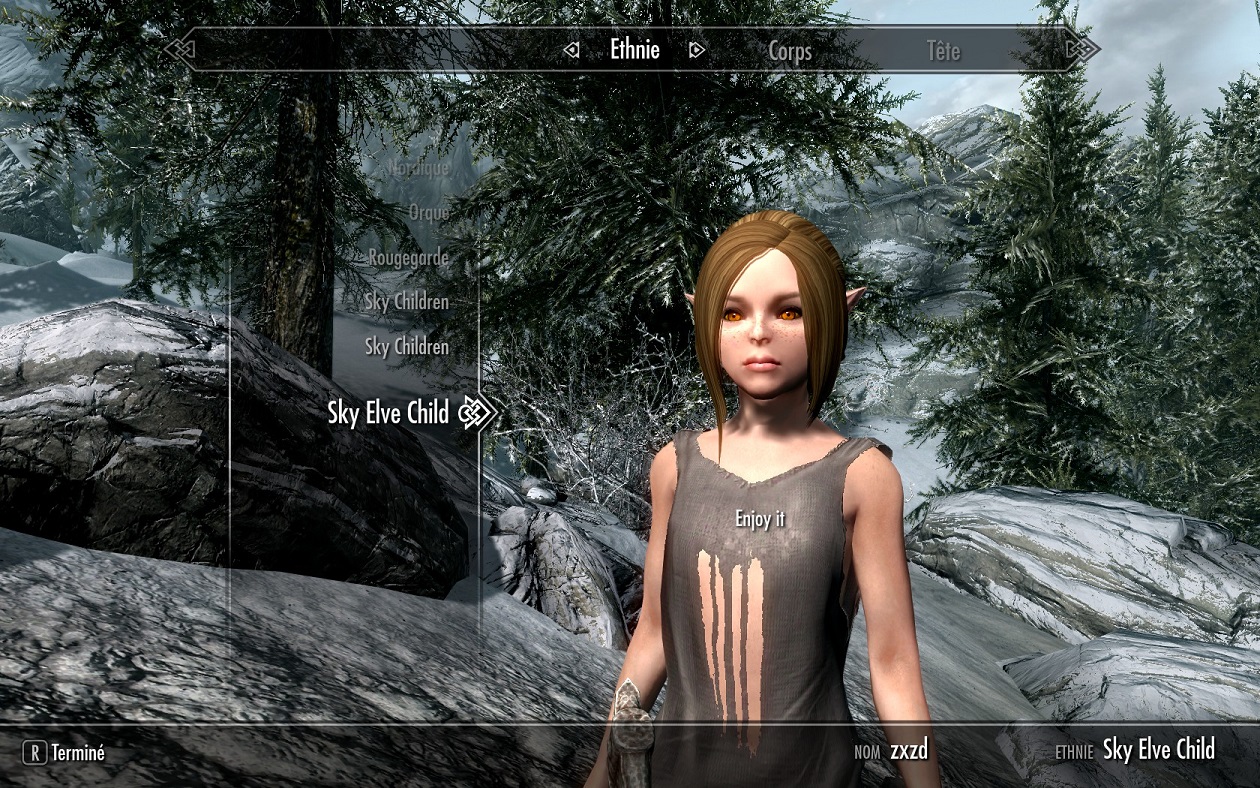Click the ornate arrow at top bar's left end
The image size is (1260, 788).
181,49
